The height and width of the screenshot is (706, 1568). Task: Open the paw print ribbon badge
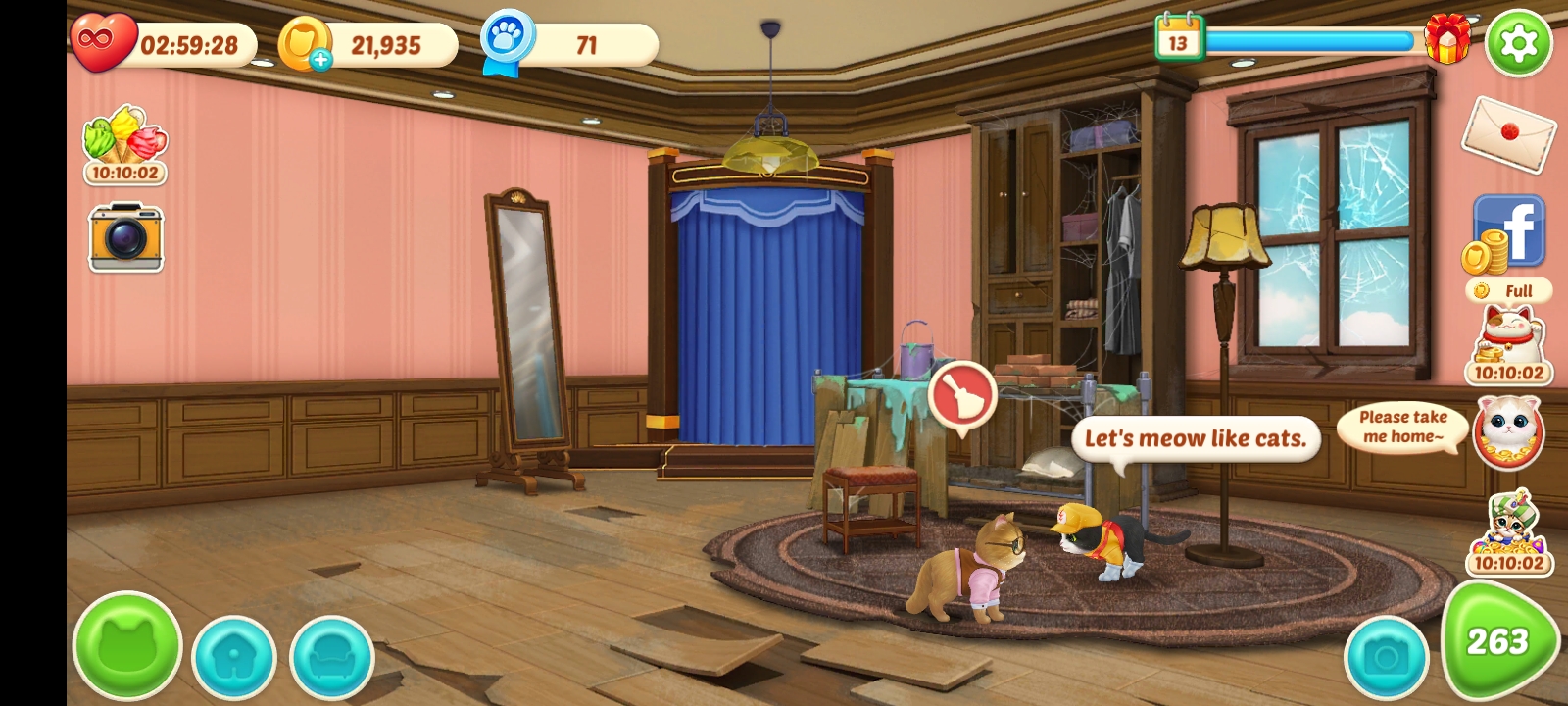508,42
